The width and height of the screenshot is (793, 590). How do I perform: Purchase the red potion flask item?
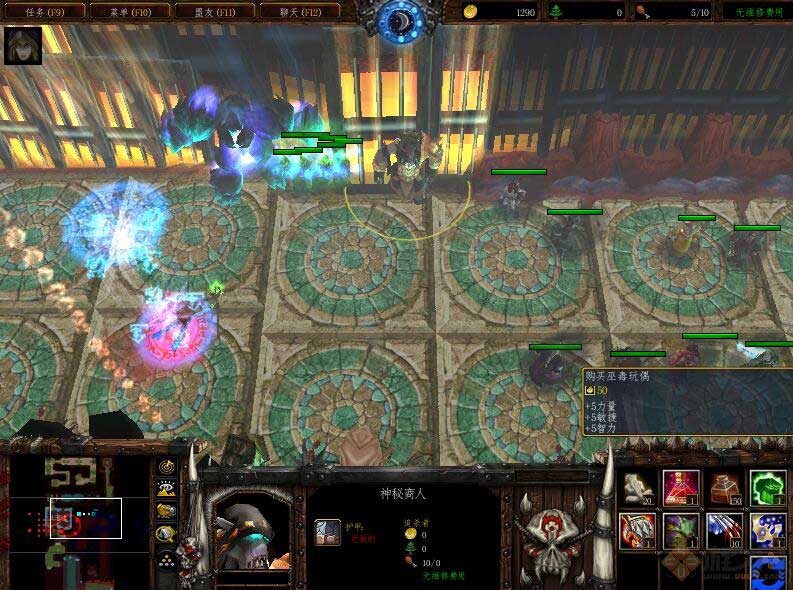pyautogui.click(x=680, y=488)
